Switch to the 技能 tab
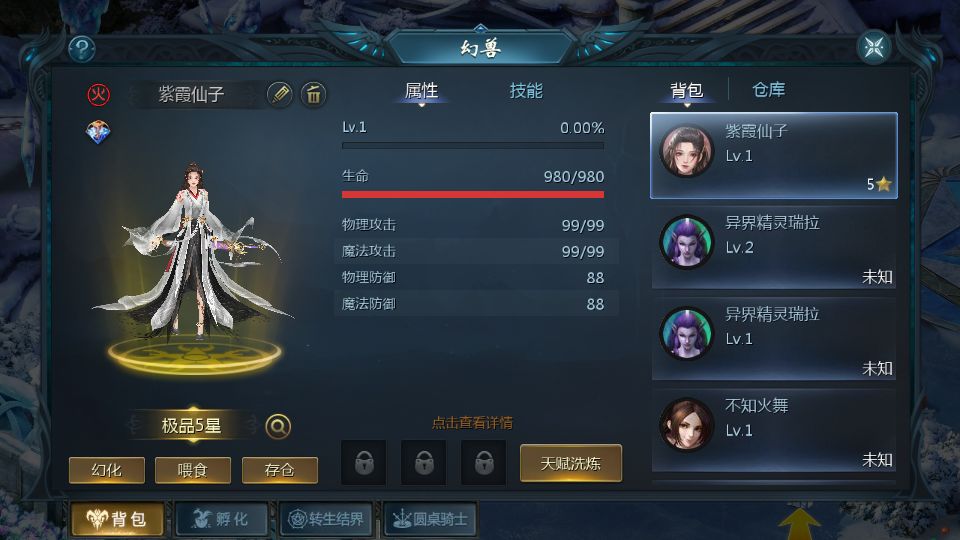This screenshot has width=960, height=540. click(526, 91)
